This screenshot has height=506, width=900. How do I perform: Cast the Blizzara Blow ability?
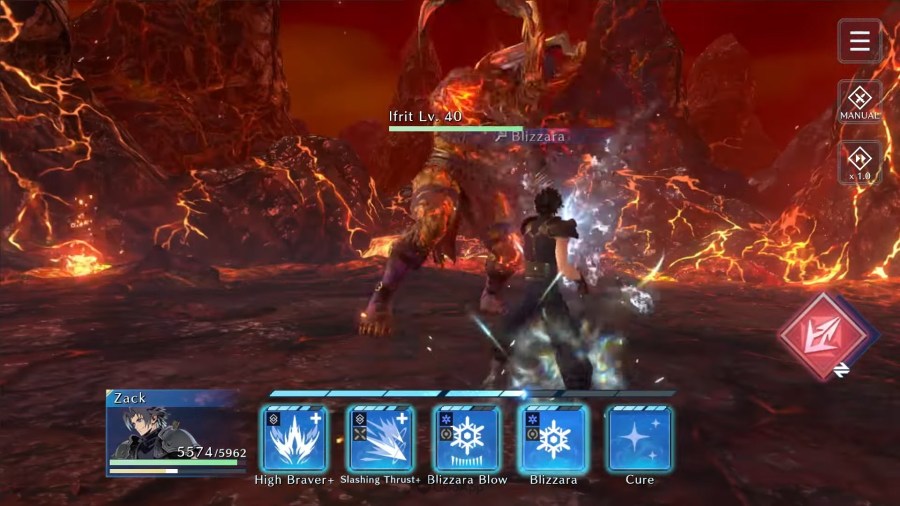(x=467, y=439)
